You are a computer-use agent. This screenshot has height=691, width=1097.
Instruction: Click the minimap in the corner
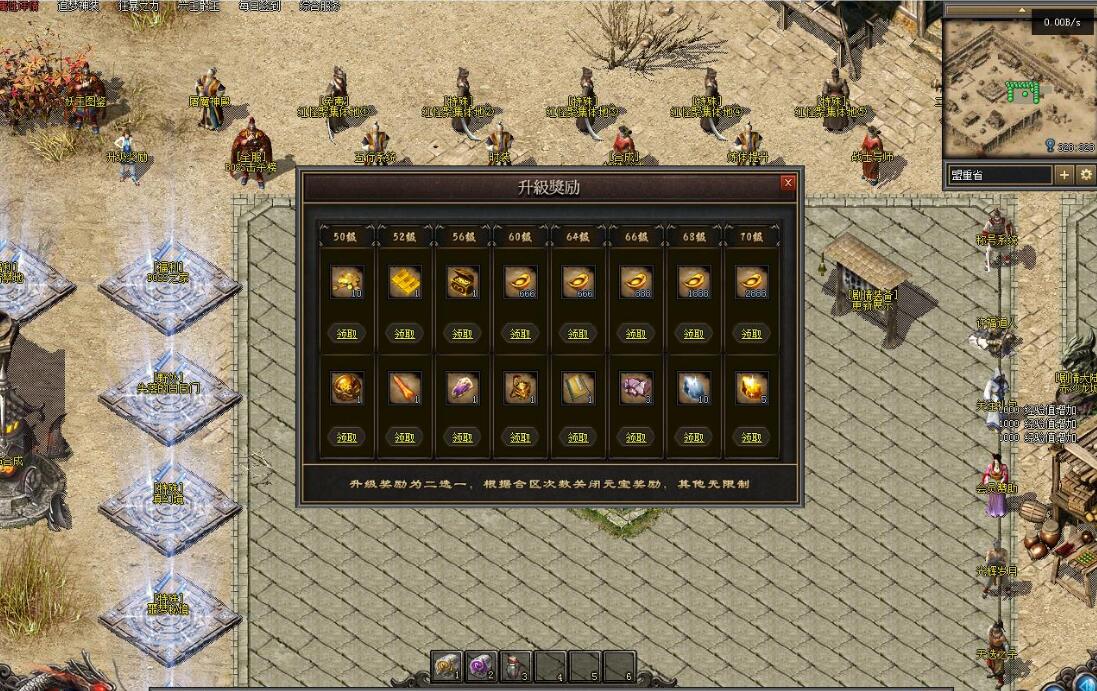click(x=1018, y=85)
